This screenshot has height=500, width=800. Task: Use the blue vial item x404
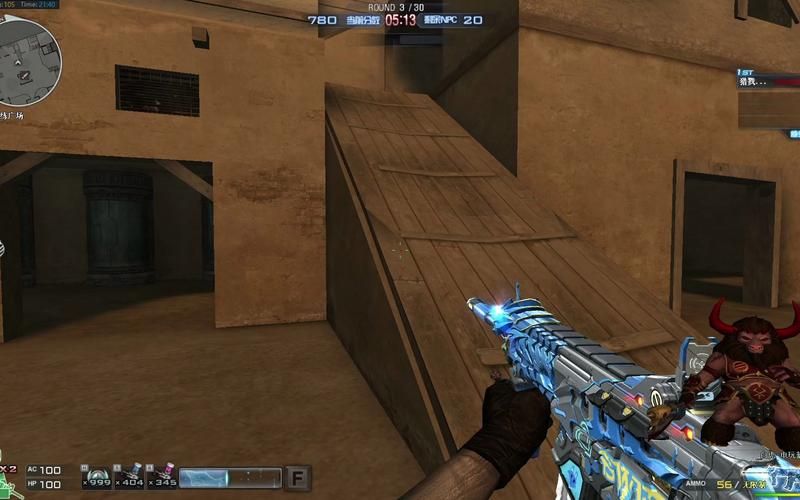coord(129,476)
